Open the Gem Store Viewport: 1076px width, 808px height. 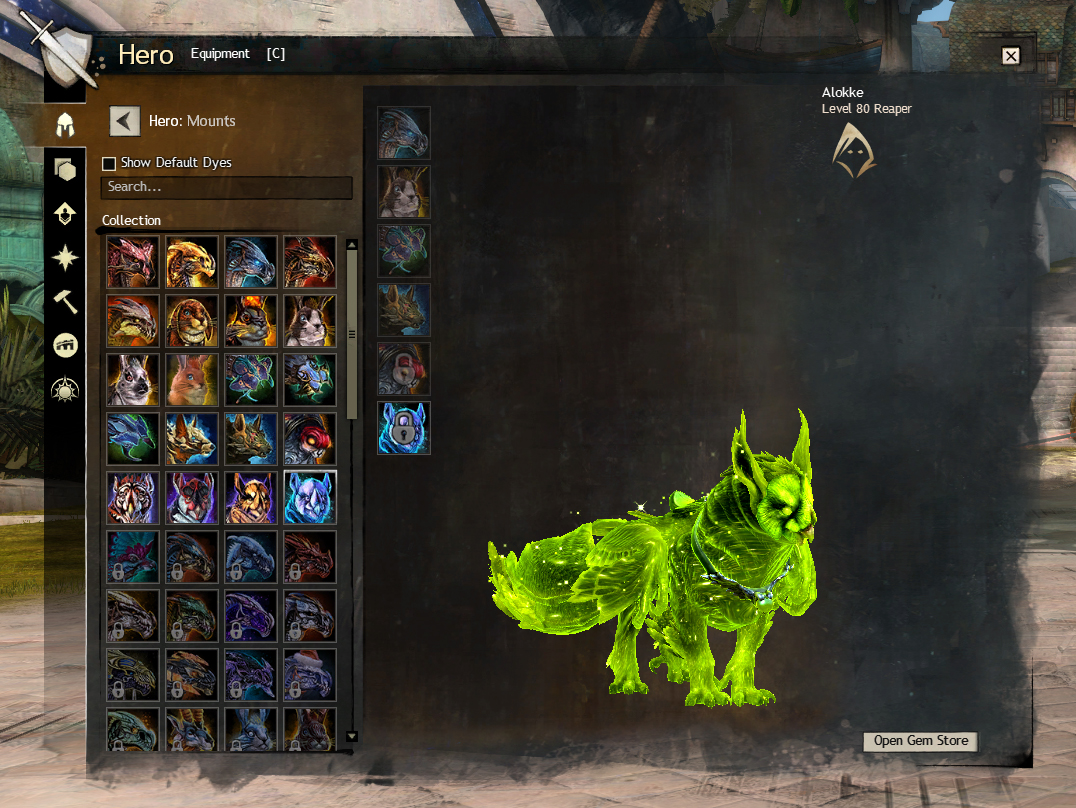(x=920, y=741)
